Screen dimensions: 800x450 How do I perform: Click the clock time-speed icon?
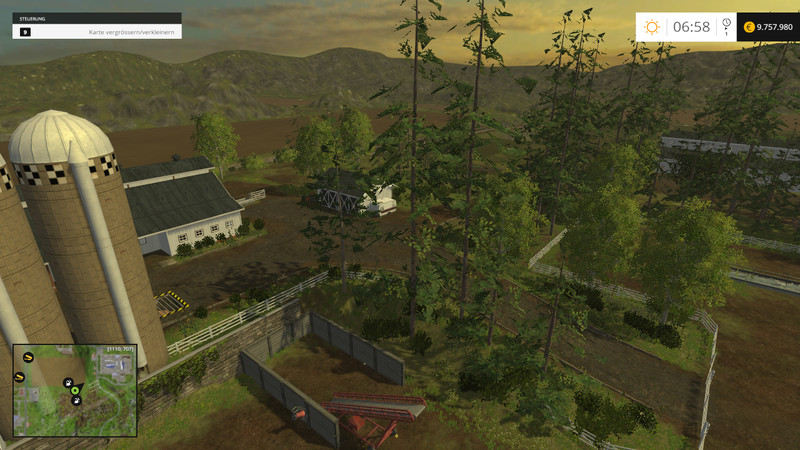[726, 23]
